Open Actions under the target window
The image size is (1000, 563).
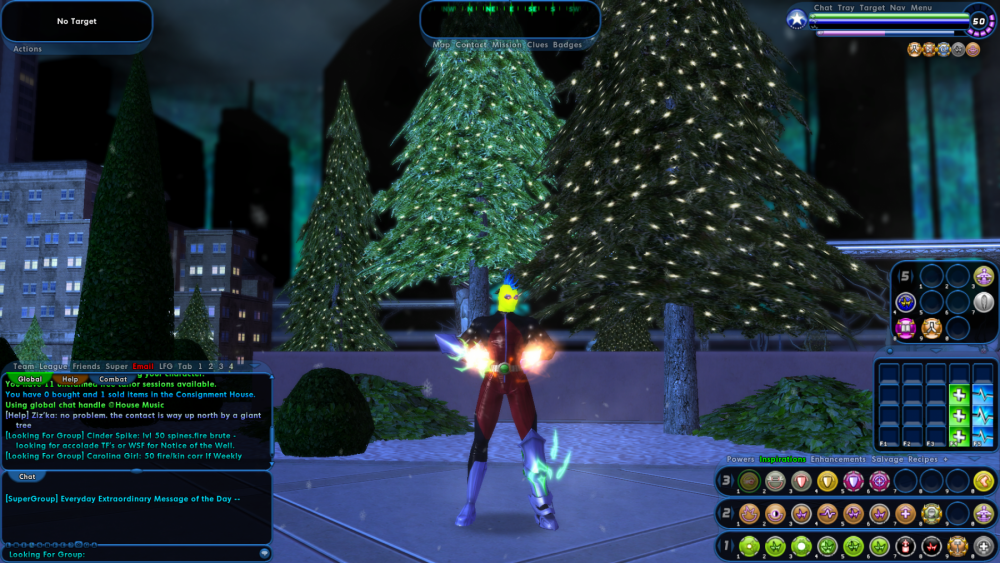pos(28,49)
